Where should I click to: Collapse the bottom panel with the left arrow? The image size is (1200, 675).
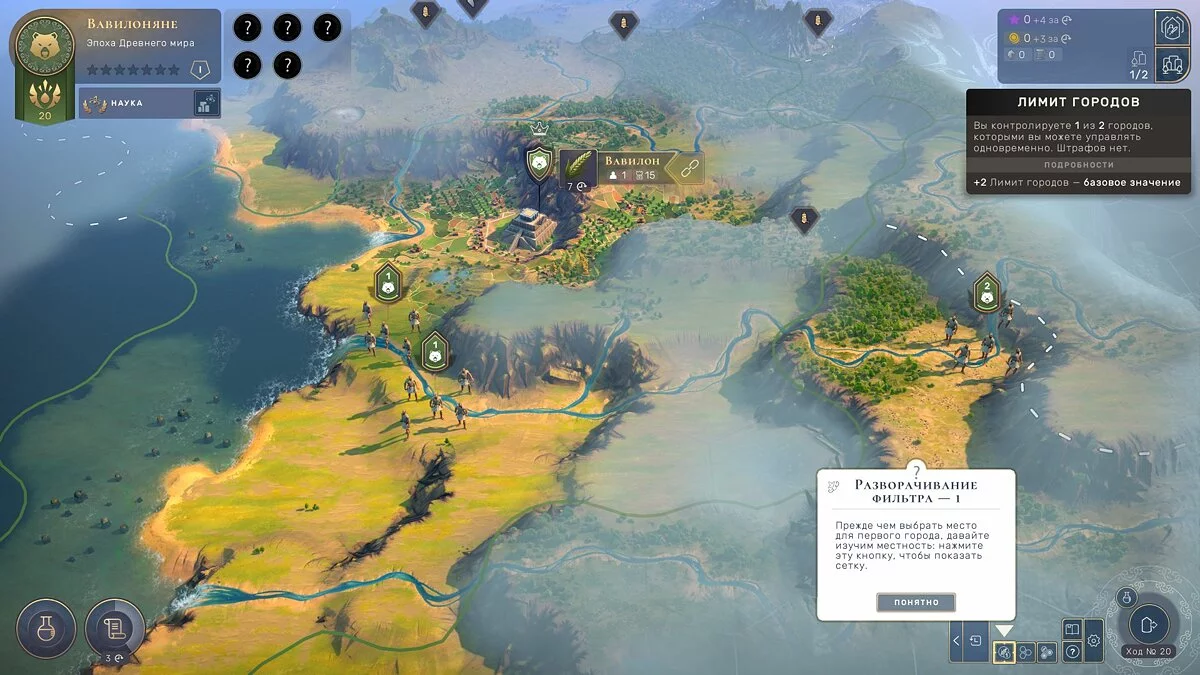[957, 640]
